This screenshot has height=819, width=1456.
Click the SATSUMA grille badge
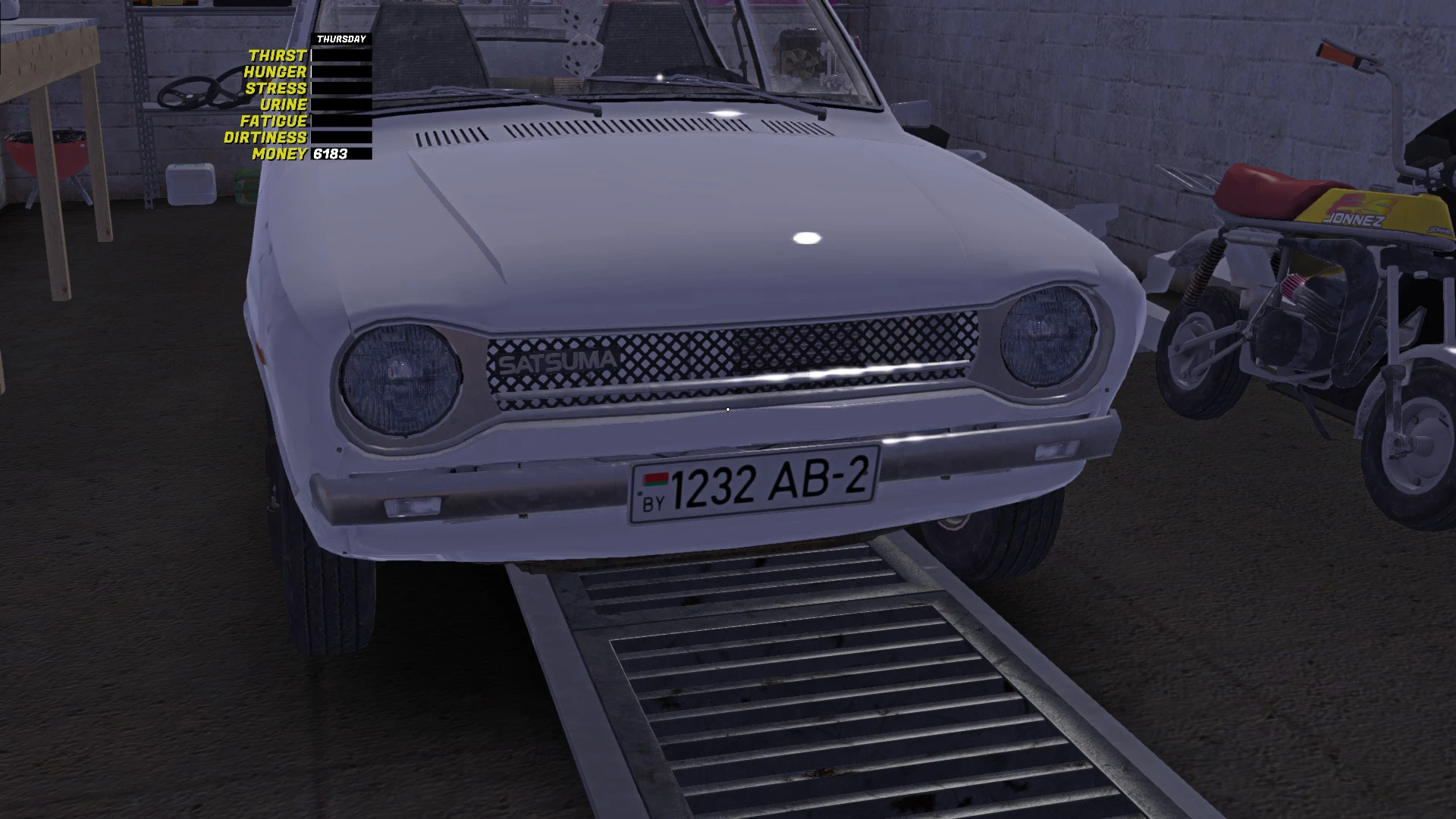click(560, 362)
